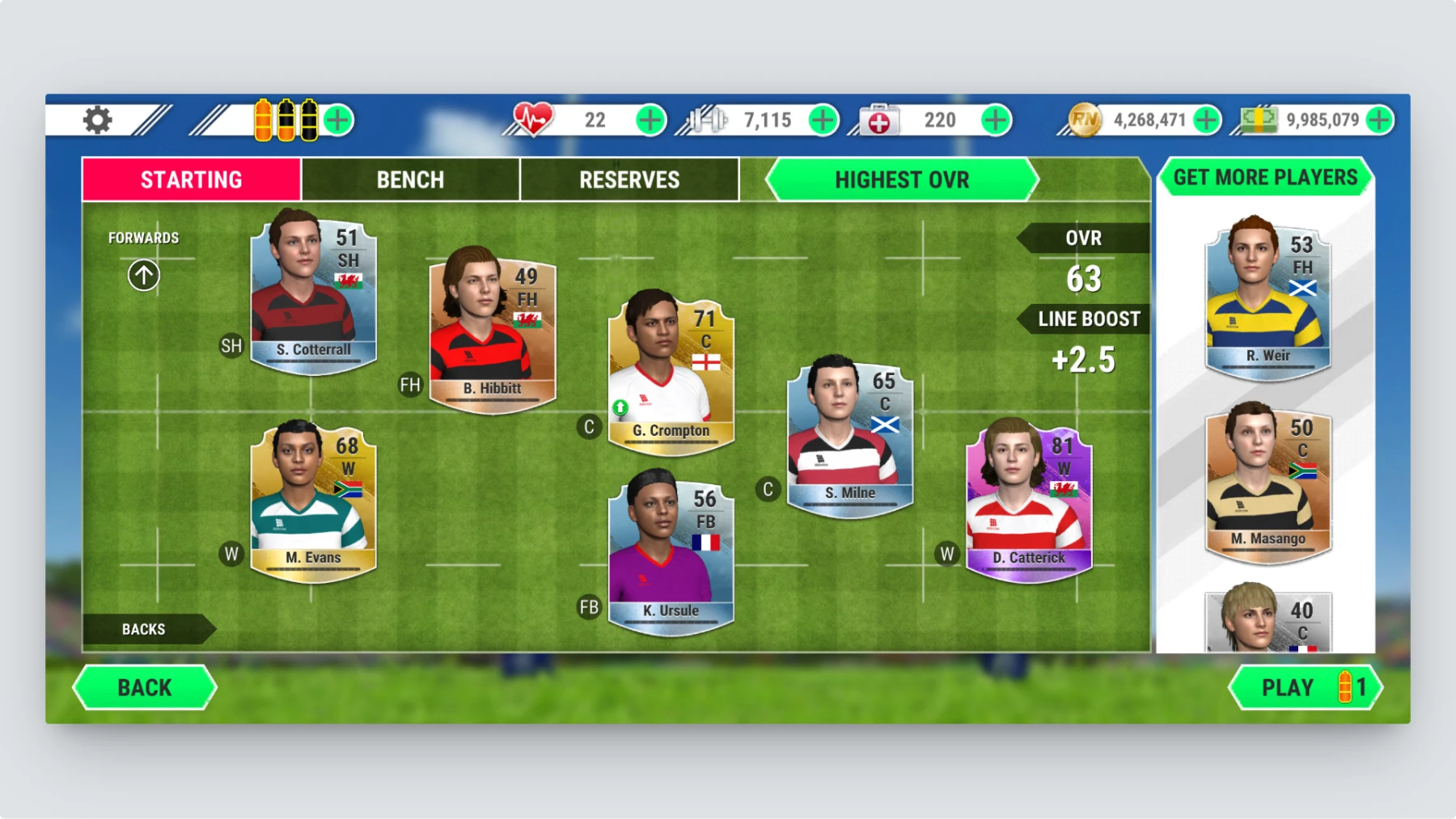Image resolution: width=1456 pixels, height=819 pixels.
Task: Select the Starting lineup tab
Action: (192, 179)
